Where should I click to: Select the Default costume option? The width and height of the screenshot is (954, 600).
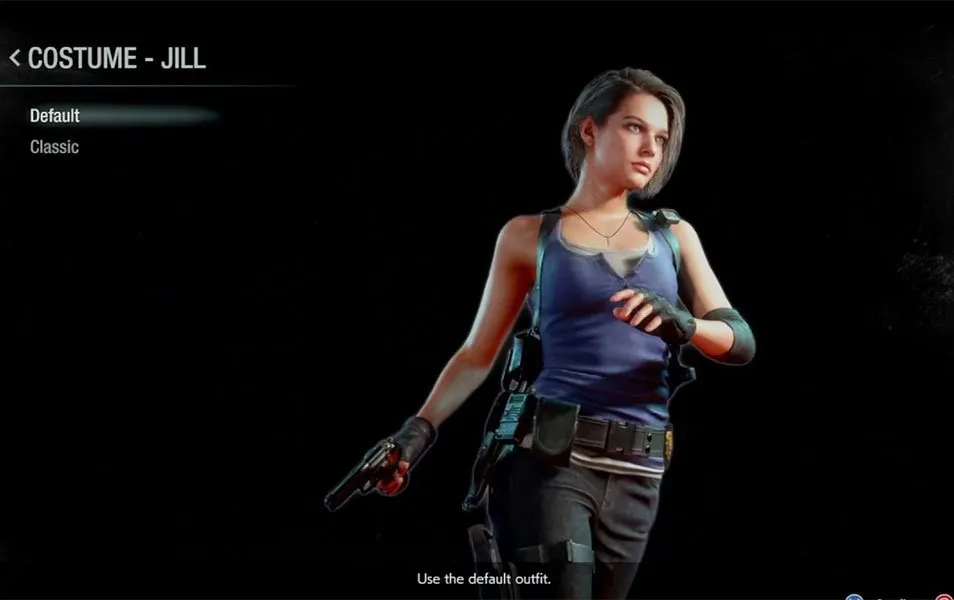55,116
